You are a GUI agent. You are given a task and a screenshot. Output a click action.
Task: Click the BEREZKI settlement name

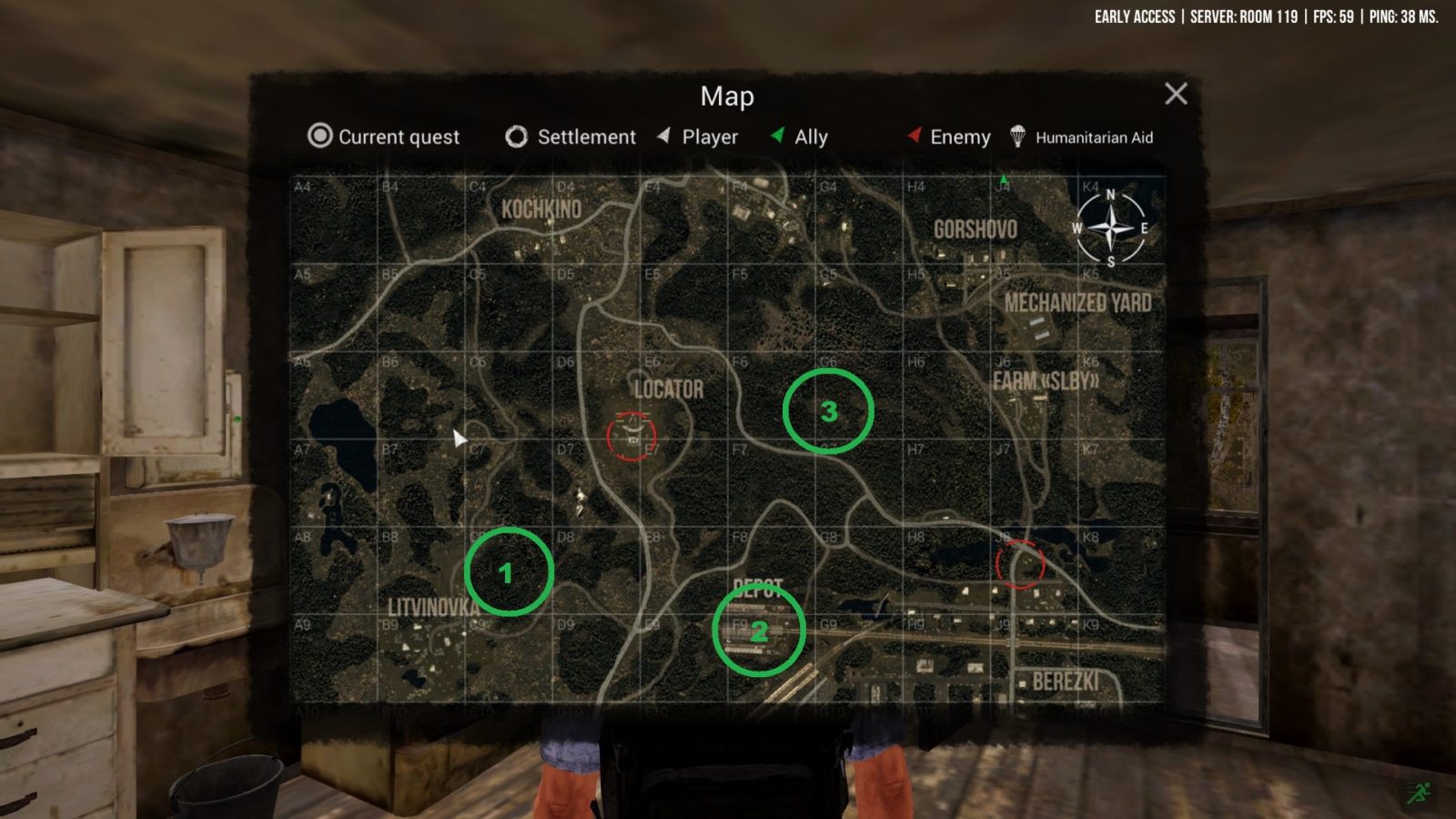[x=1067, y=678]
